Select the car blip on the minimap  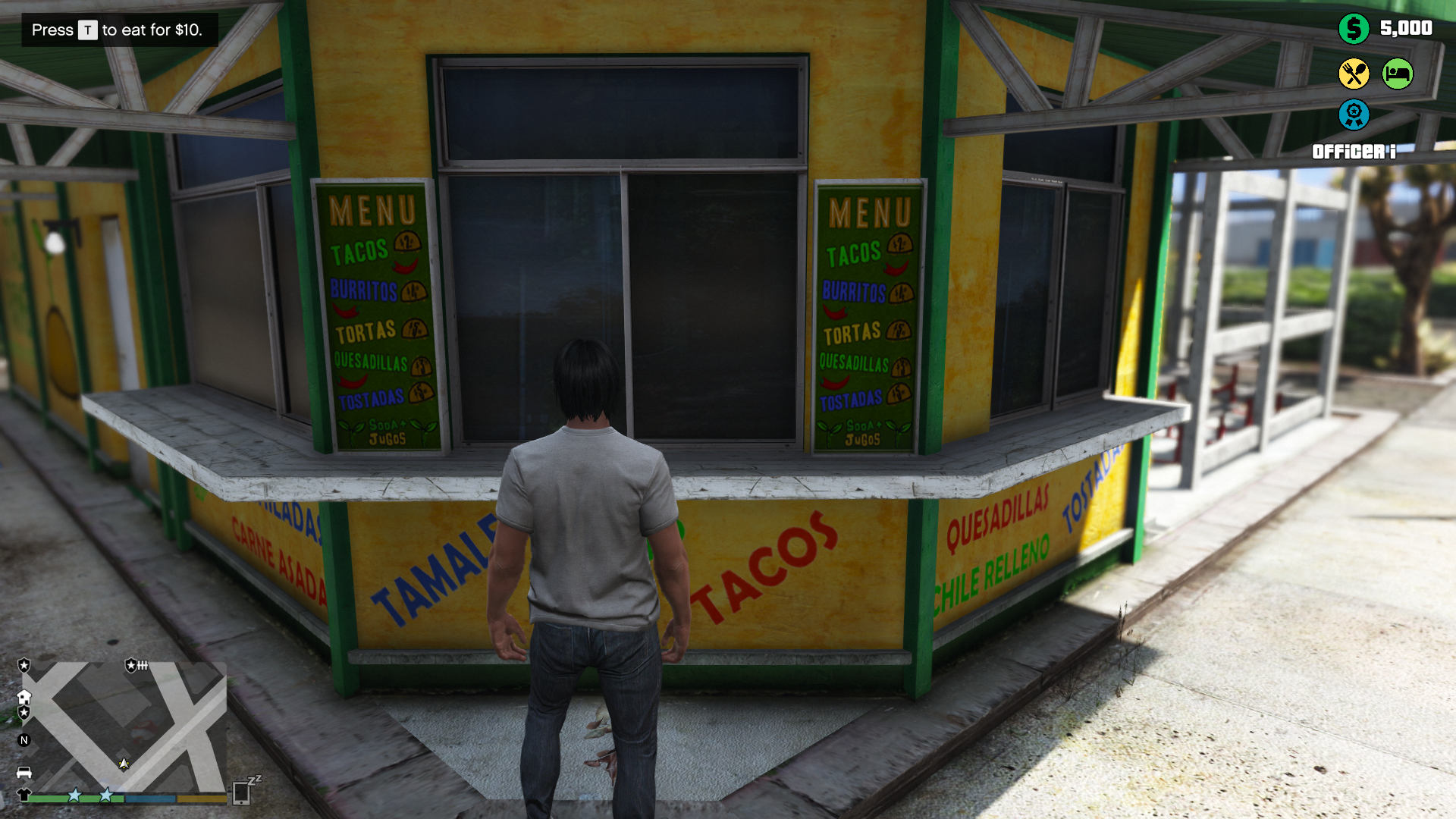[24, 772]
